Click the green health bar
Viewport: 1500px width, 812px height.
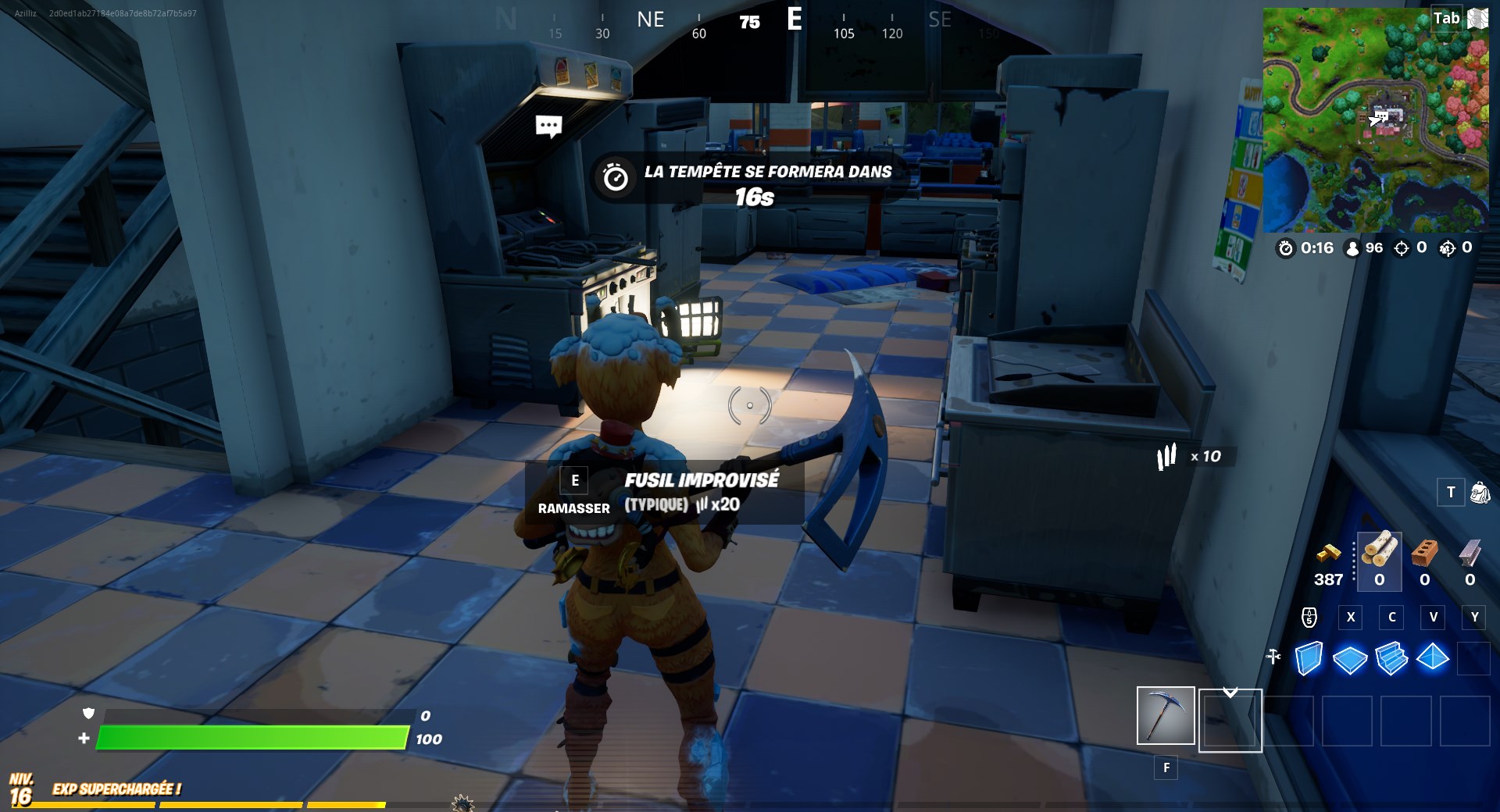point(250,737)
